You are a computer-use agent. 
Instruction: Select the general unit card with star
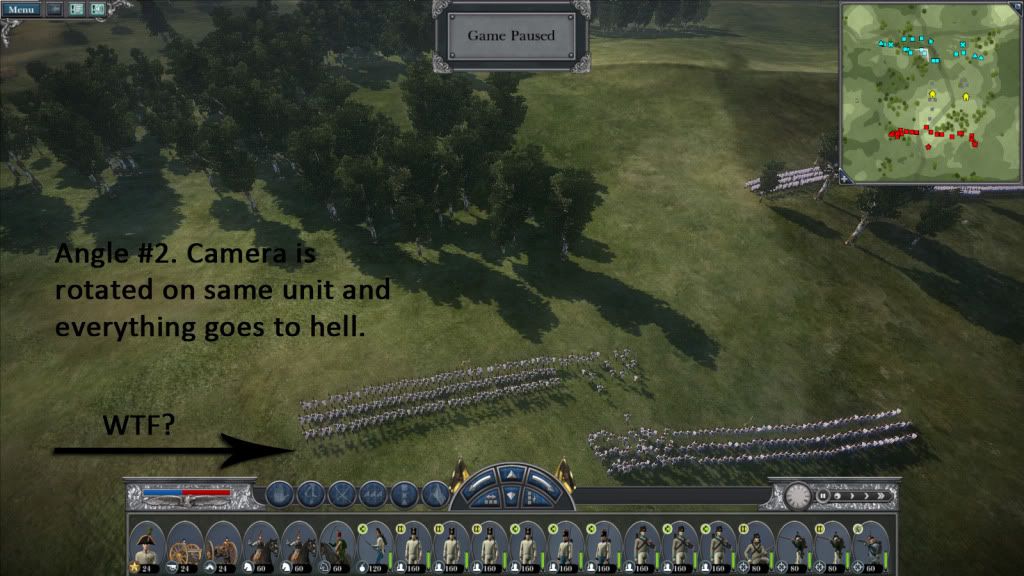point(146,545)
